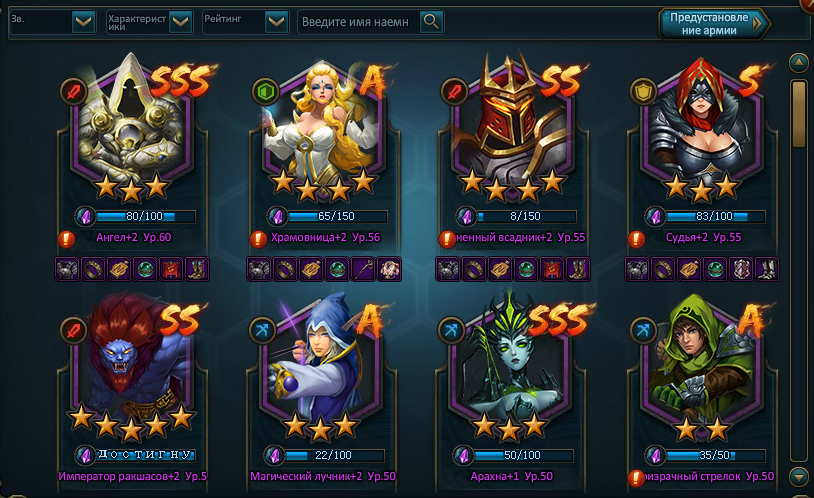Click the red alert icon beside Ангел+2
Image resolution: width=814 pixels, height=498 pixels.
click(67, 239)
